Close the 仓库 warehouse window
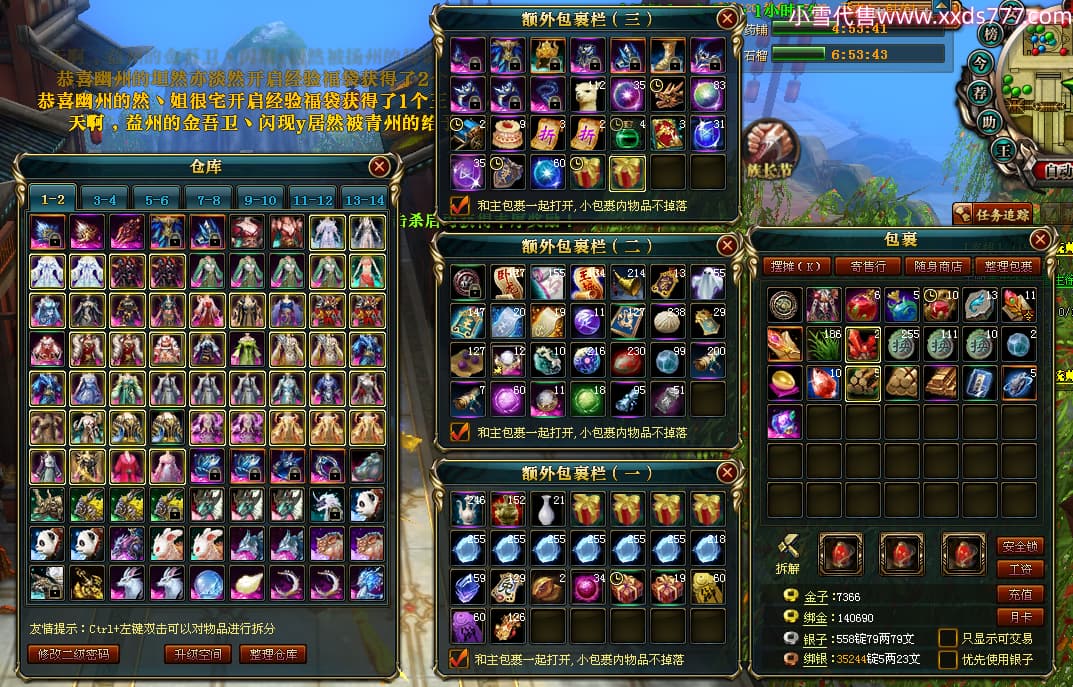The width and height of the screenshot is (1073, 687). (x=380, y=166)
